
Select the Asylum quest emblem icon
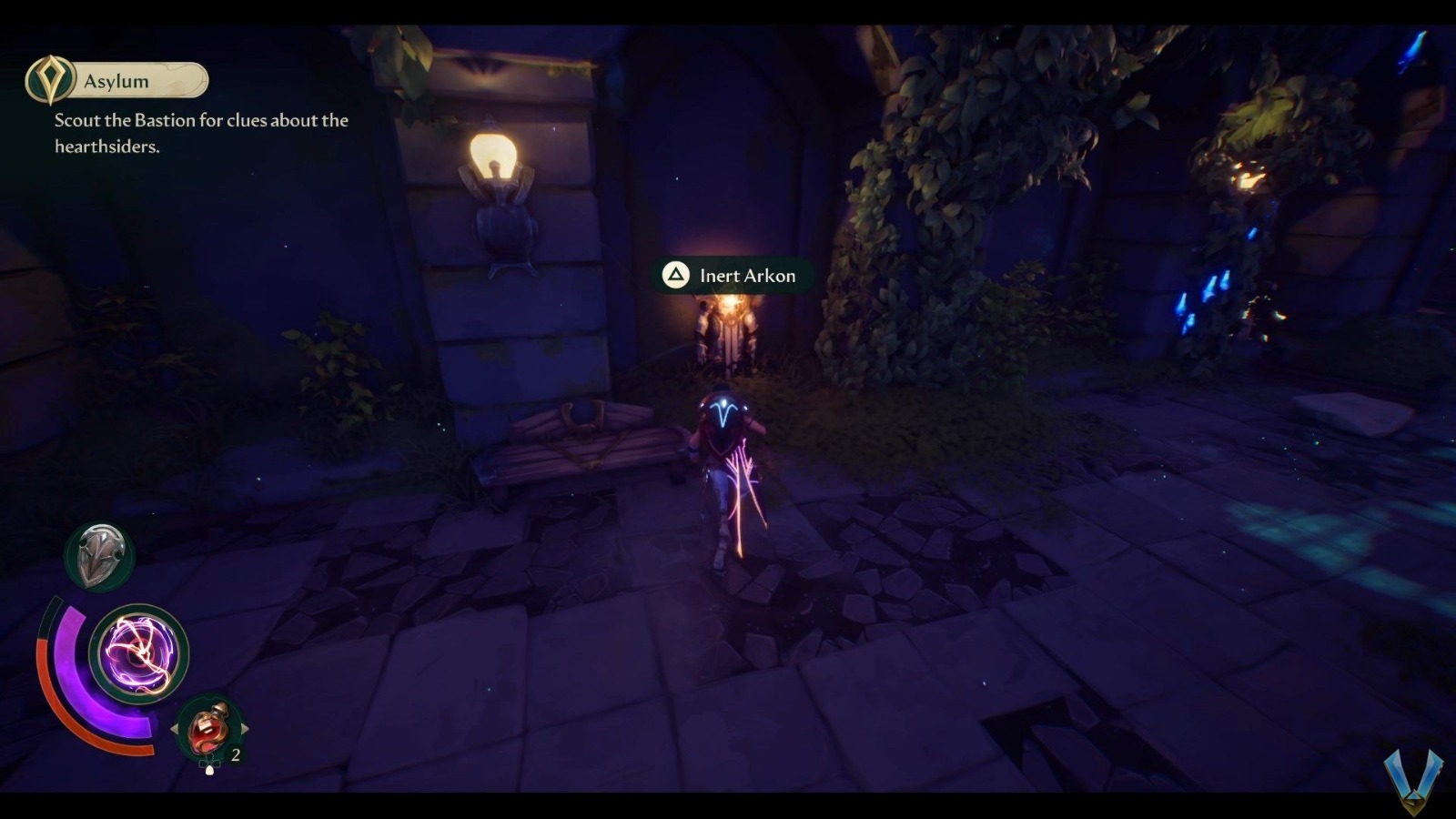tap(52, 79)
